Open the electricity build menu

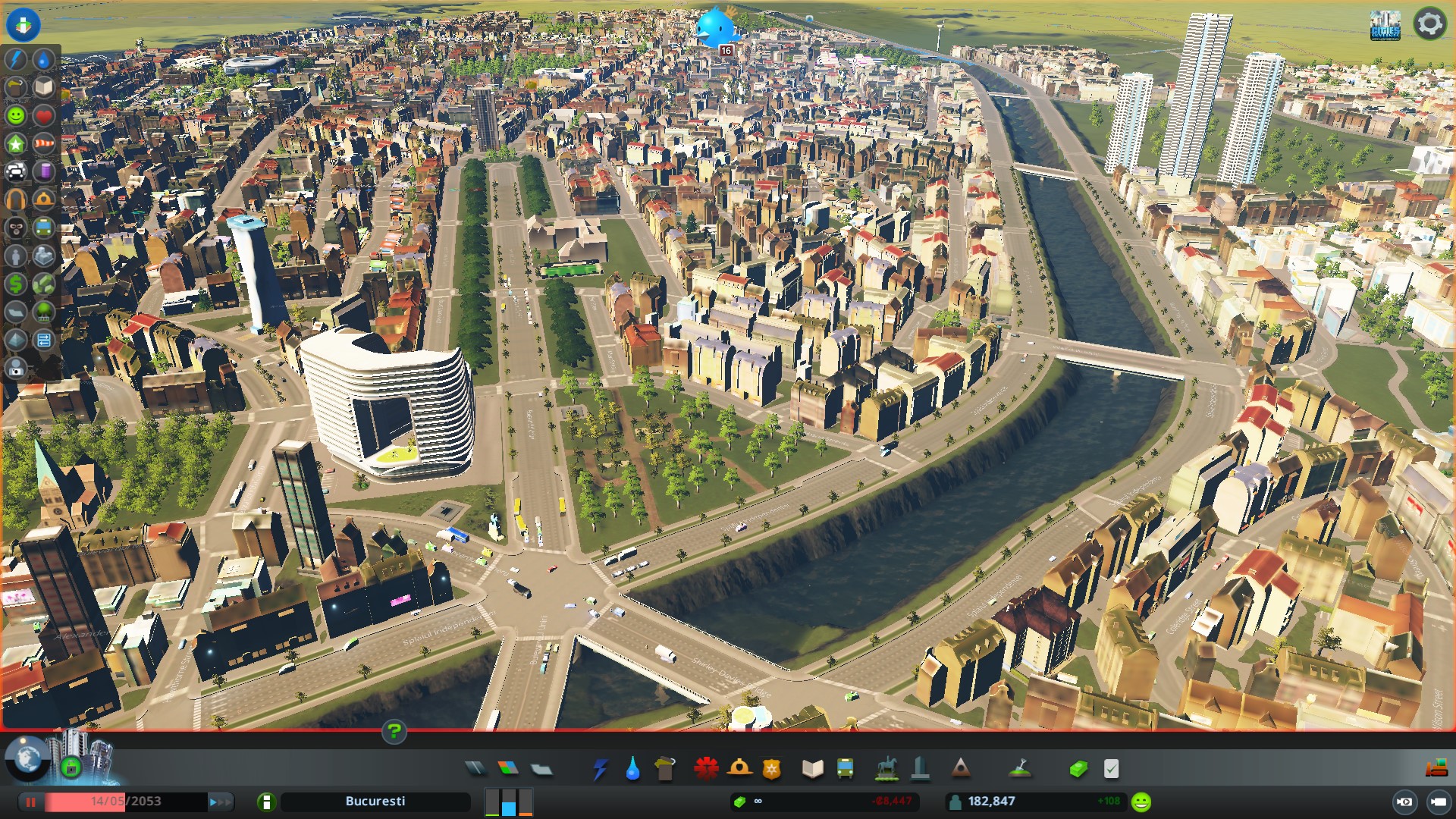[x=601, y=770]
